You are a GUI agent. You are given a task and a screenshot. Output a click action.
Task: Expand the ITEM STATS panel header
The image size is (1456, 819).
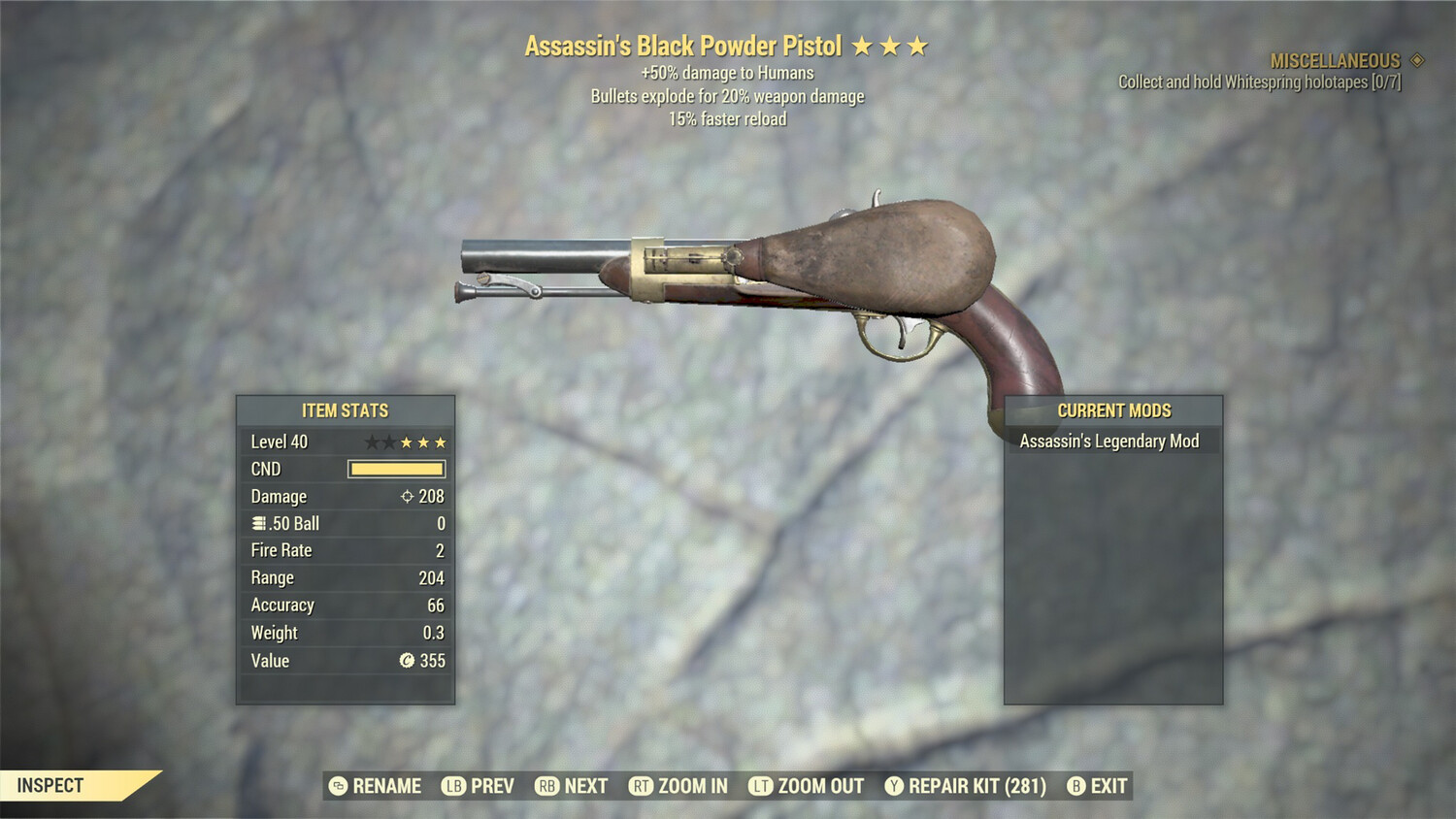click(x=345, y=410)
